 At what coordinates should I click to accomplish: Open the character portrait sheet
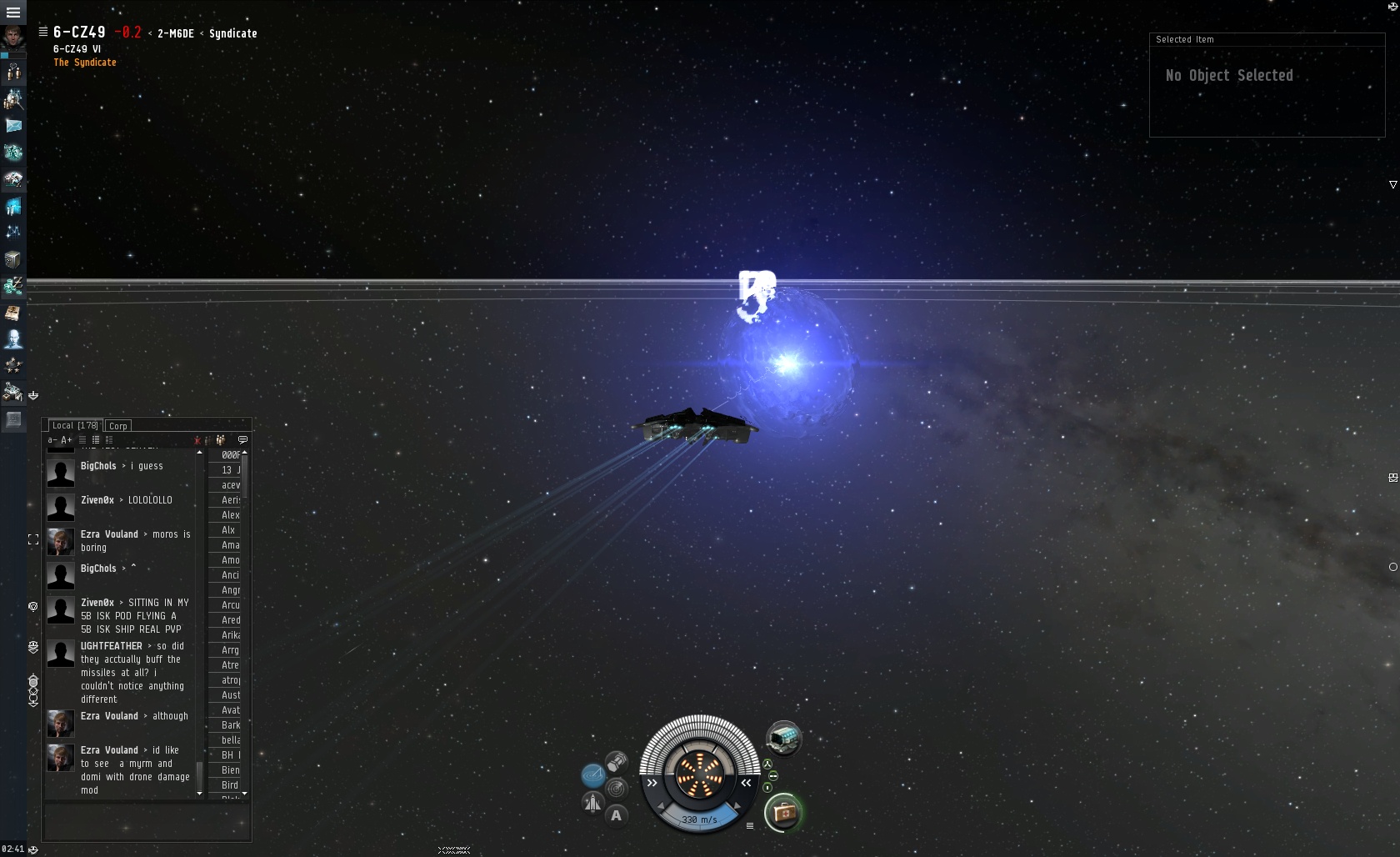(13, 38)
